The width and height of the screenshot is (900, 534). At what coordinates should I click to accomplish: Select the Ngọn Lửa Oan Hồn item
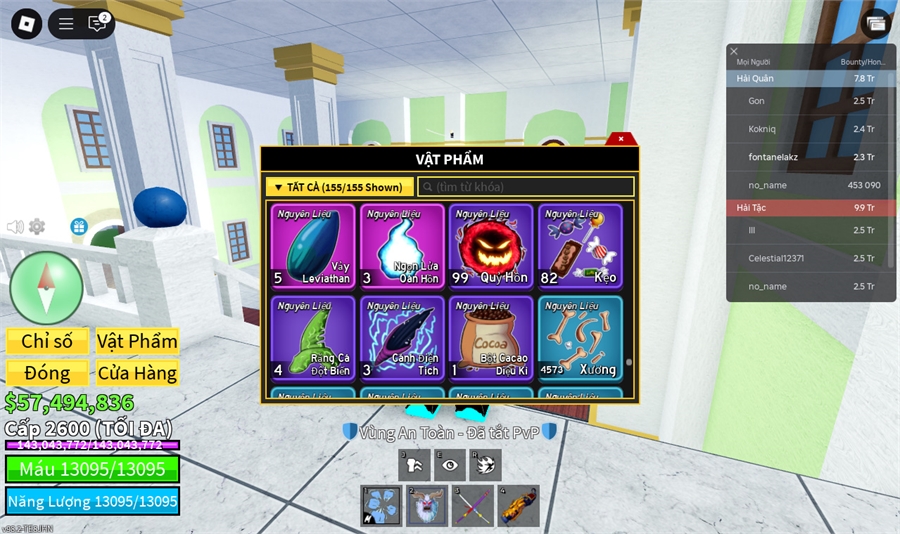(402, 246)
